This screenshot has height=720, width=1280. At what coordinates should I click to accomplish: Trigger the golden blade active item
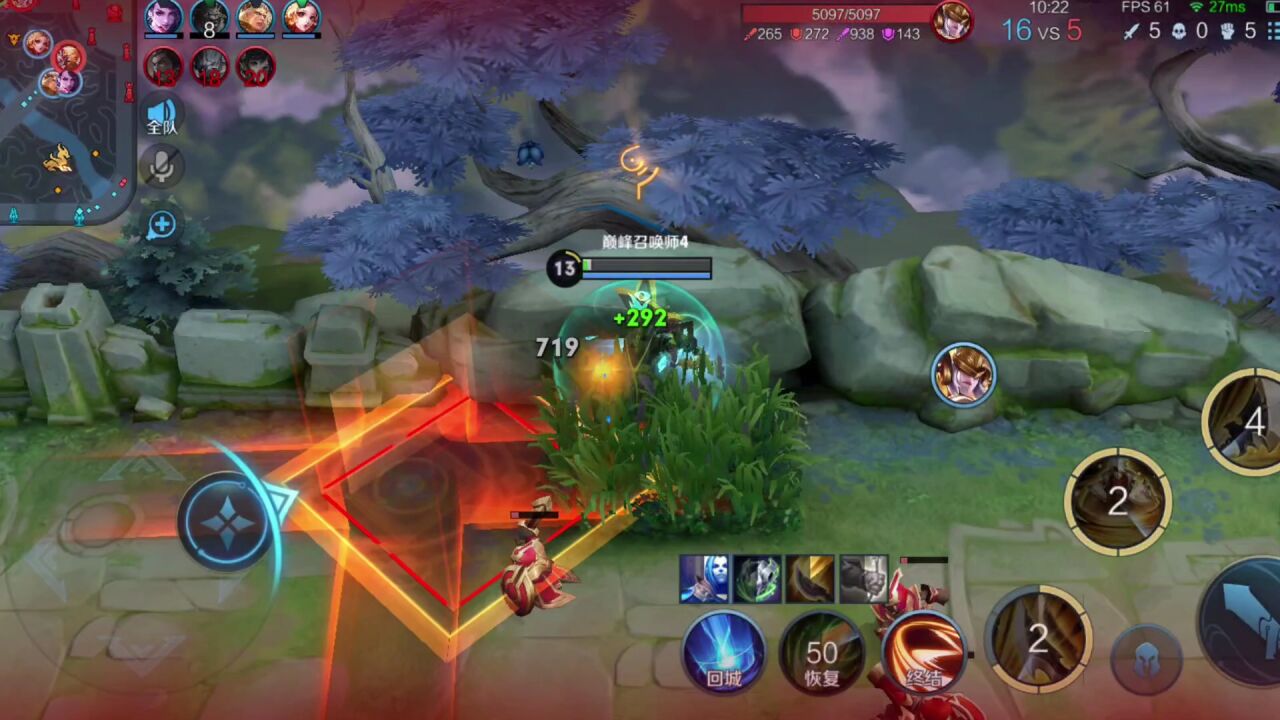pos(810,579)
